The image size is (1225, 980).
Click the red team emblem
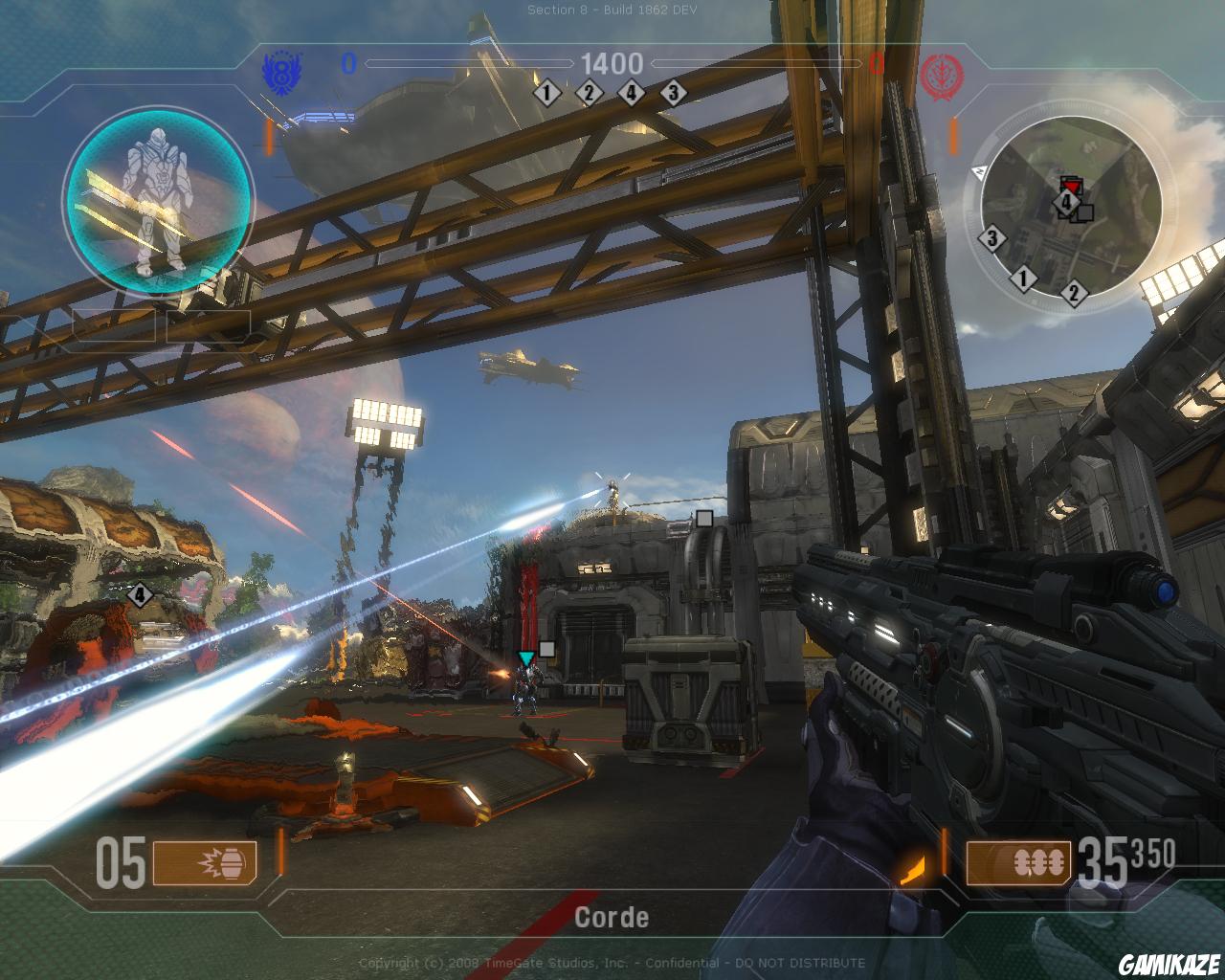[x=934, y=73]
